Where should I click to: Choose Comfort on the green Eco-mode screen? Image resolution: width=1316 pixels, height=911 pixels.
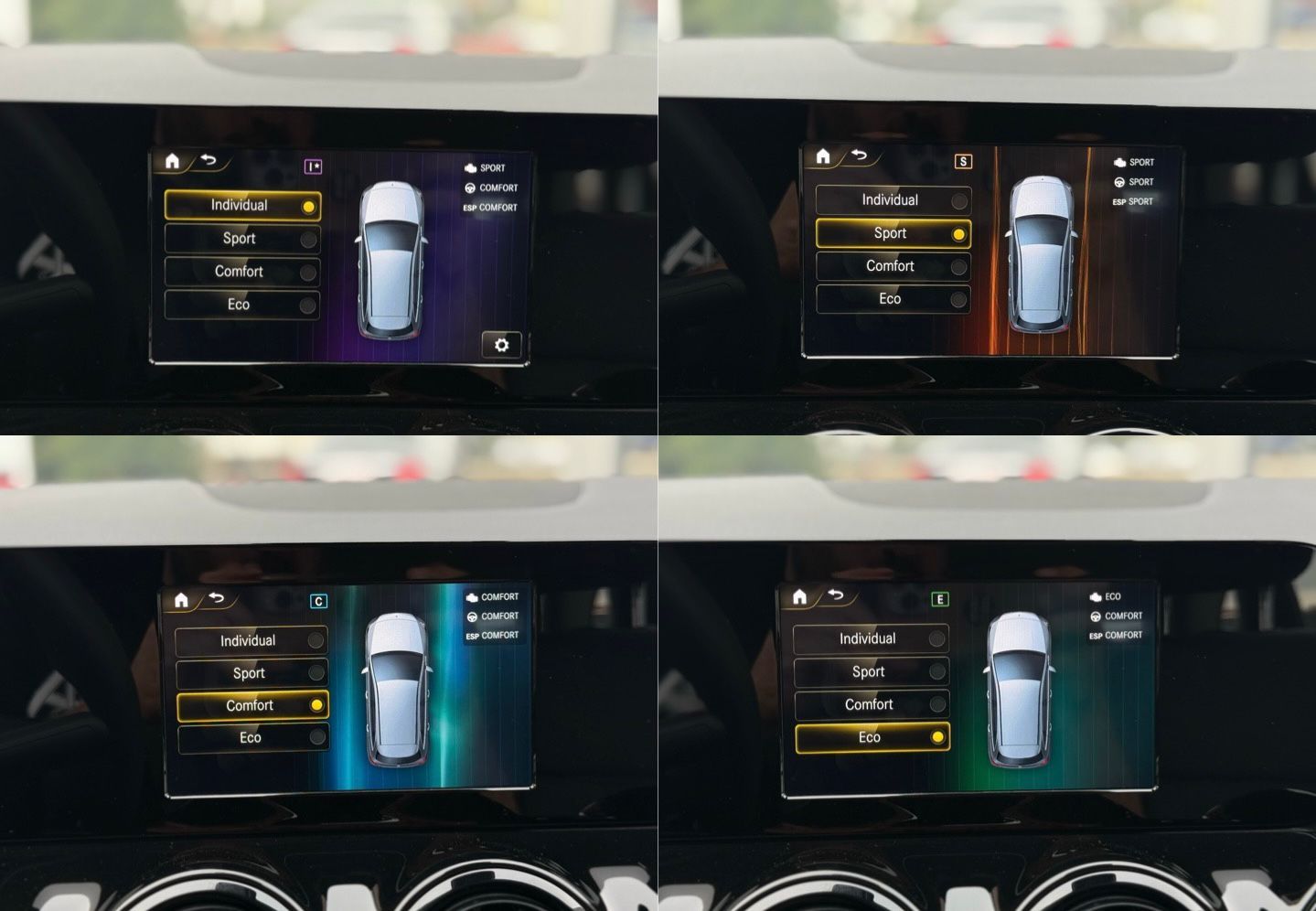pos(871,704)
